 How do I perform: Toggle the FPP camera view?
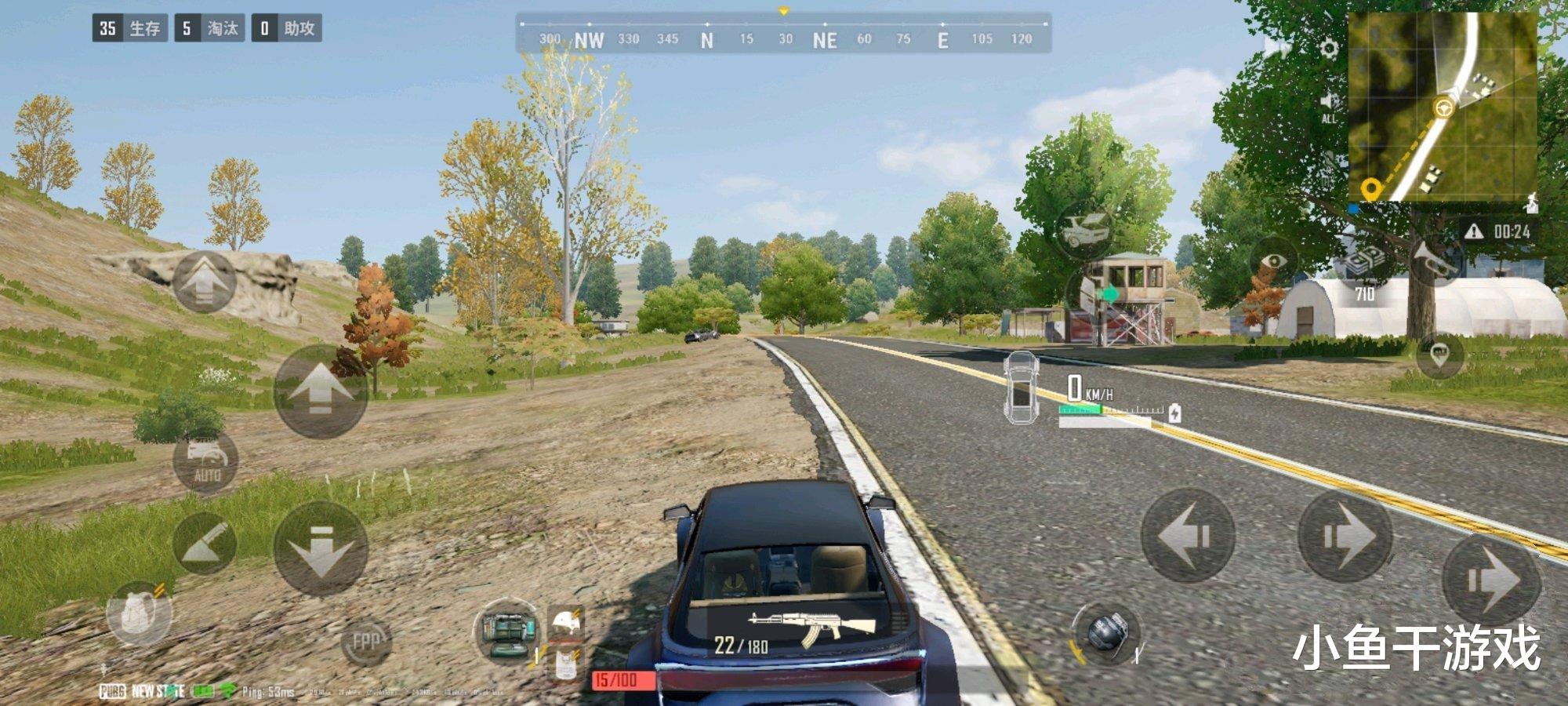[x=365, y=642]
